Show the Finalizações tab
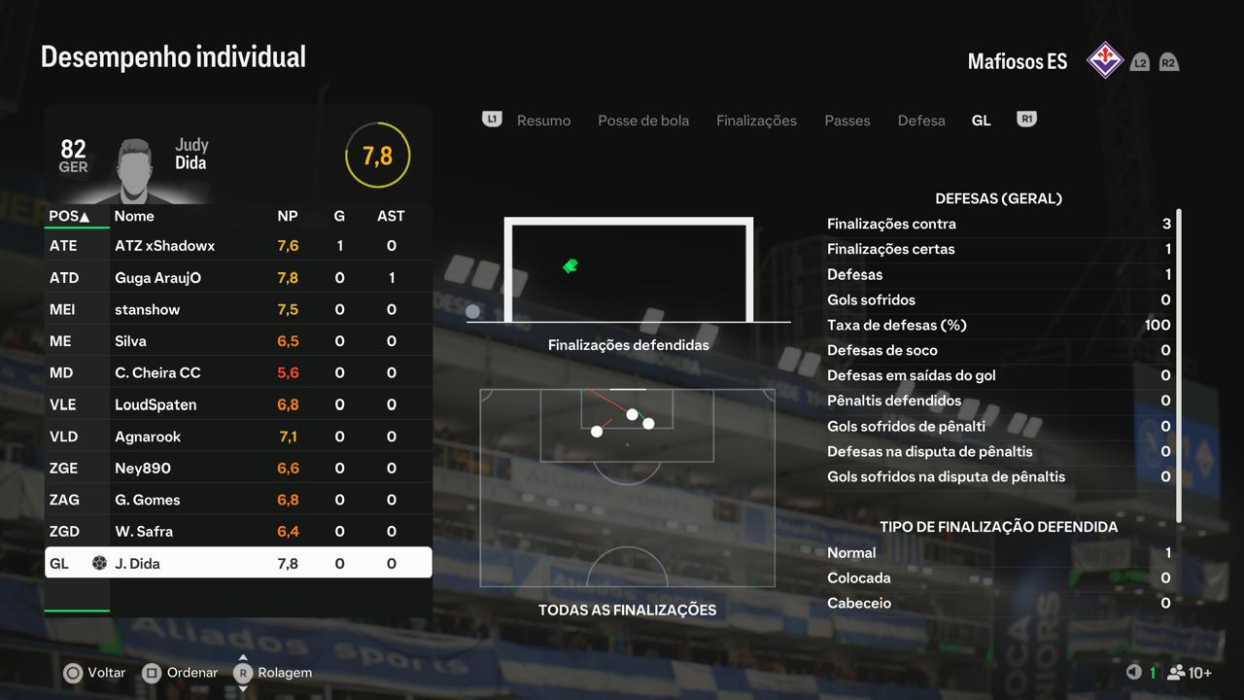This screenshot has width=1244, height=700. point(756,121)
